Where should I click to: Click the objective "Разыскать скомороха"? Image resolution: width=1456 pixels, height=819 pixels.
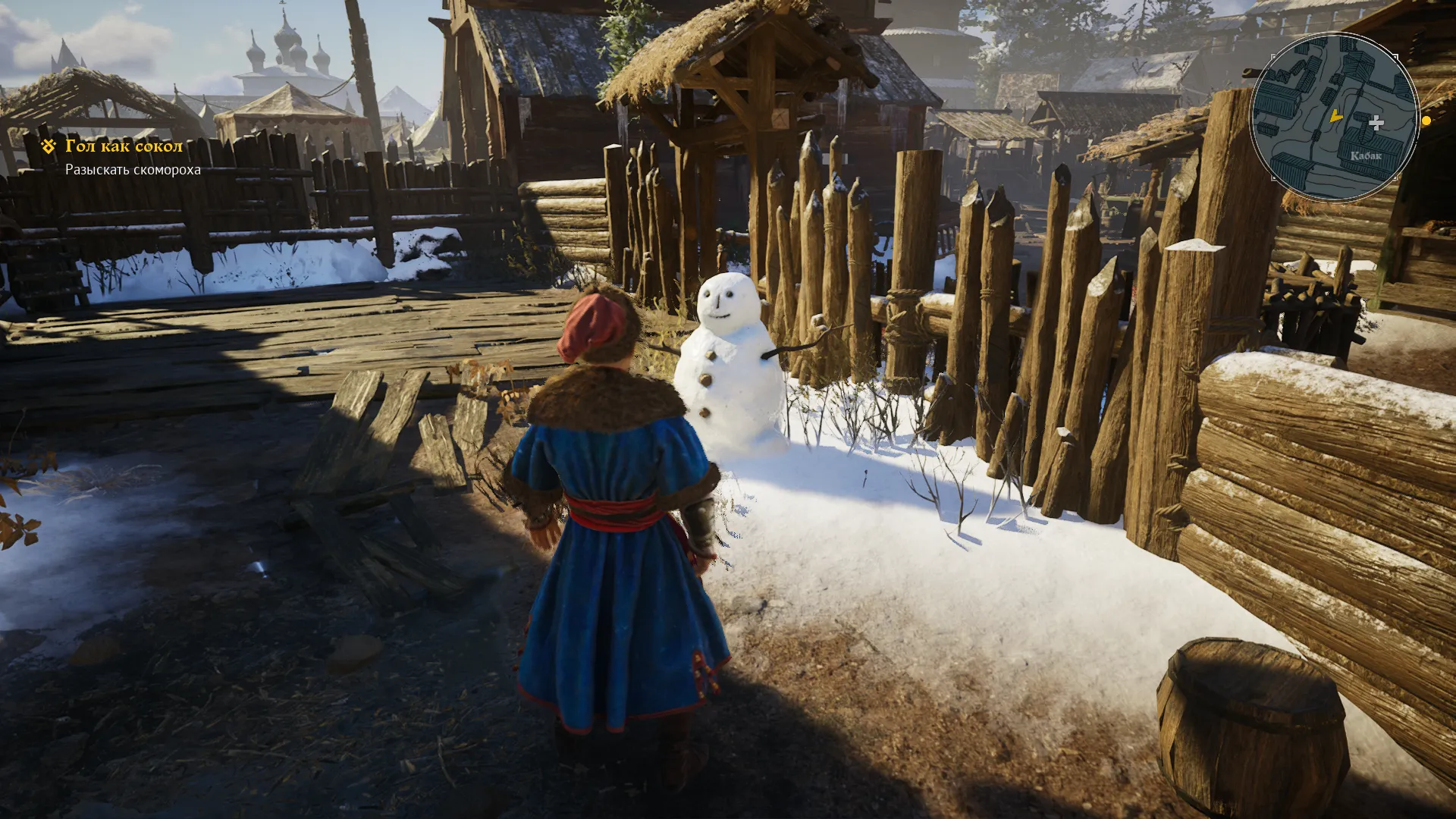click(x=133, y=170)
